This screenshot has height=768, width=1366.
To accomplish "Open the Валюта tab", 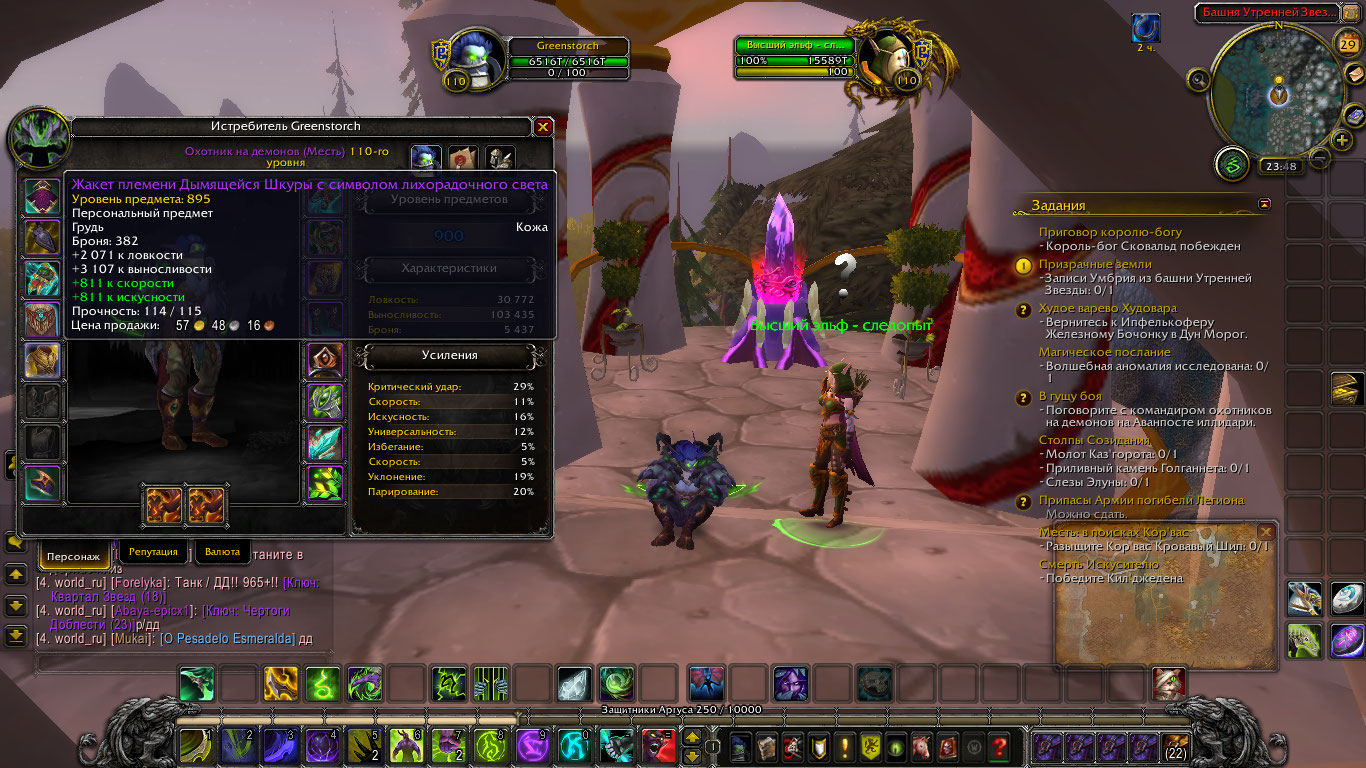I will pos(222,552).
